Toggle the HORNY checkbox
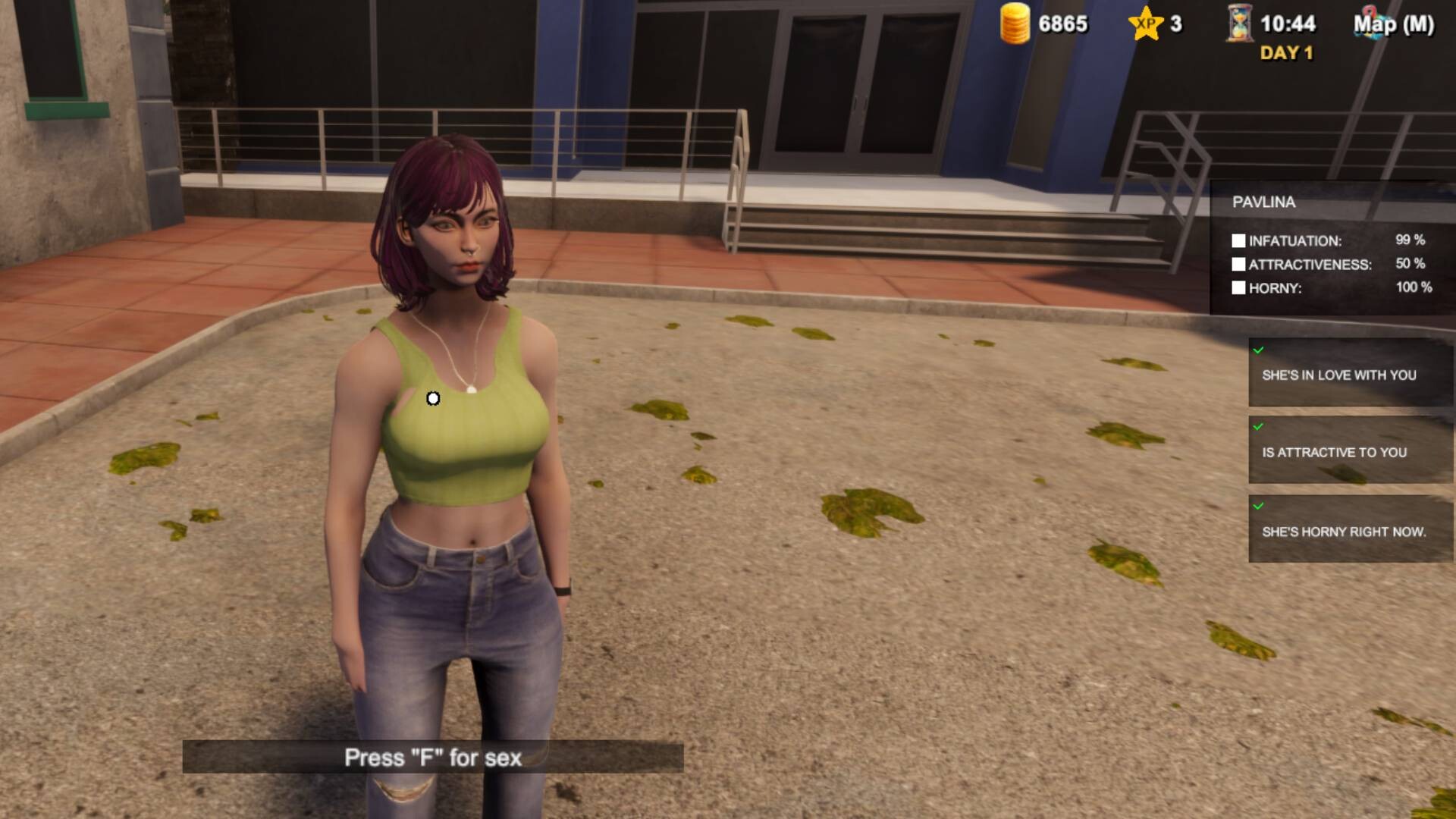1456x819 pixels. tap(1239, 289)
